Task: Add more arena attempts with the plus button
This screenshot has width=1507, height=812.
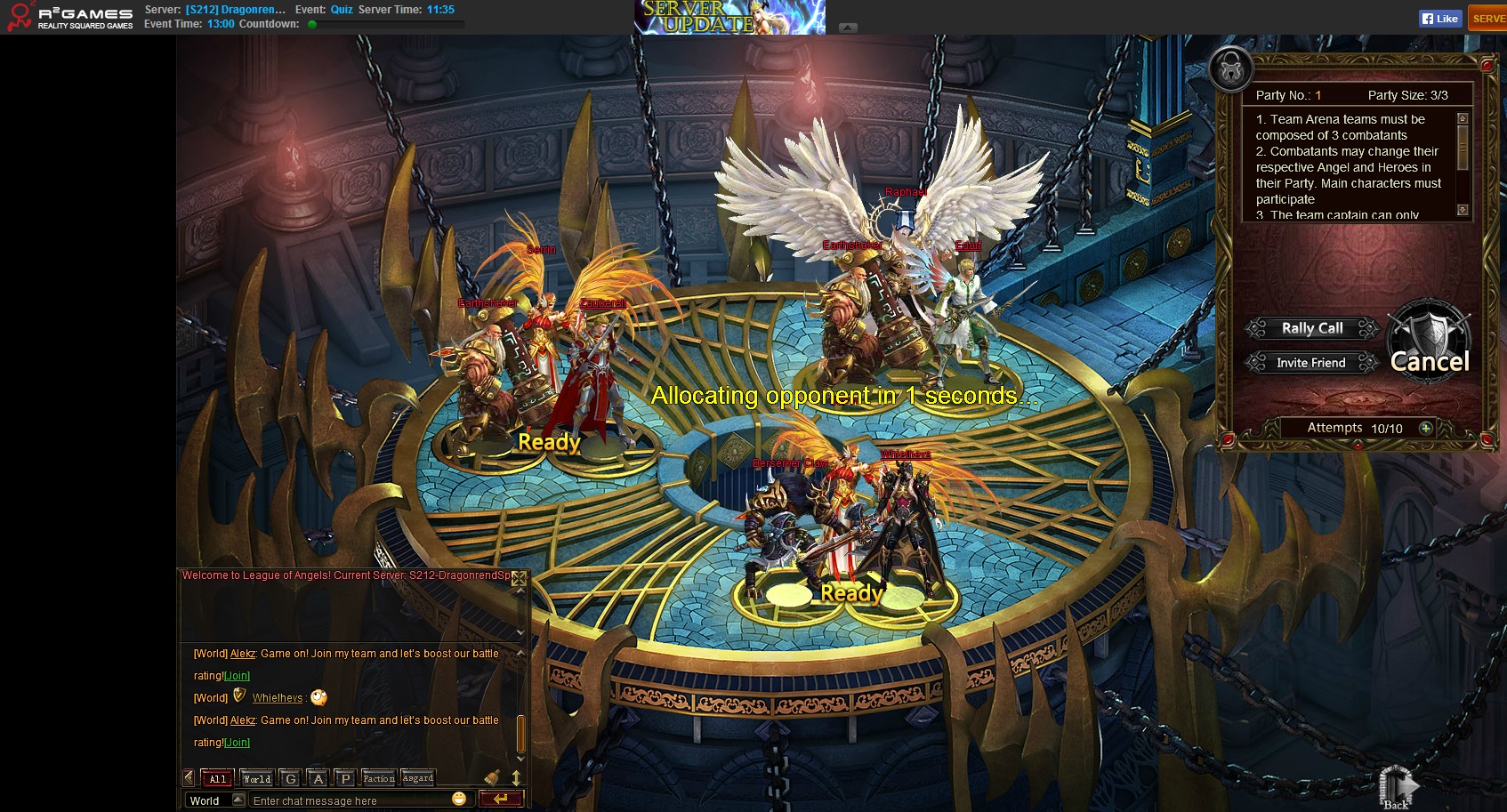Action: tap(1425, 428)
